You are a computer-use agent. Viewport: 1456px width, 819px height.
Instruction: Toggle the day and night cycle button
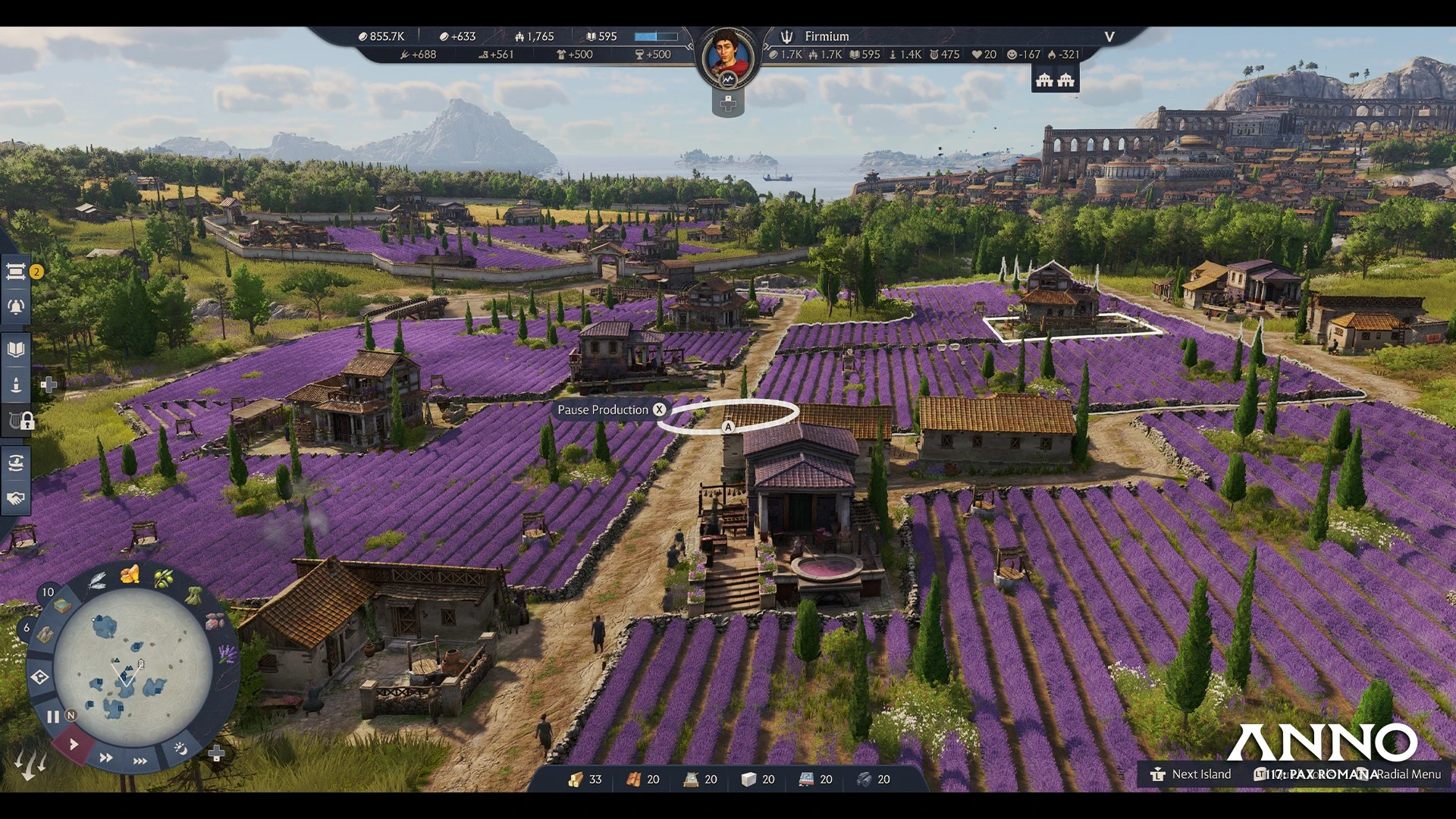click(180, 748)
